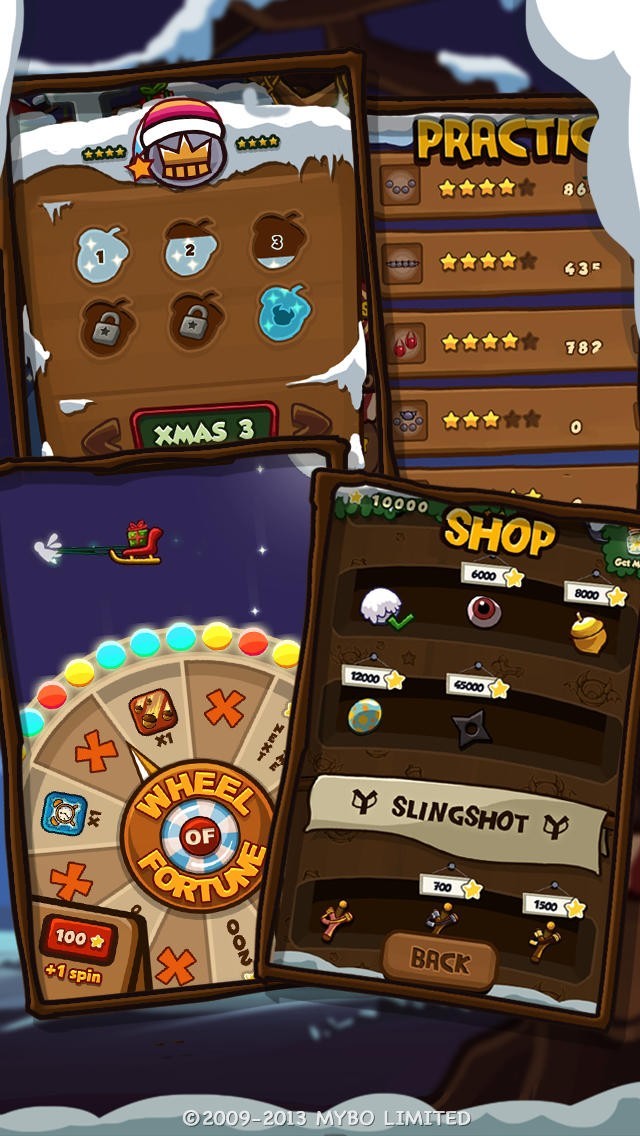Viewport: 640px width, 1136px height.
Task: Open the glowing blue acorn level
Action: coord(283,313)
